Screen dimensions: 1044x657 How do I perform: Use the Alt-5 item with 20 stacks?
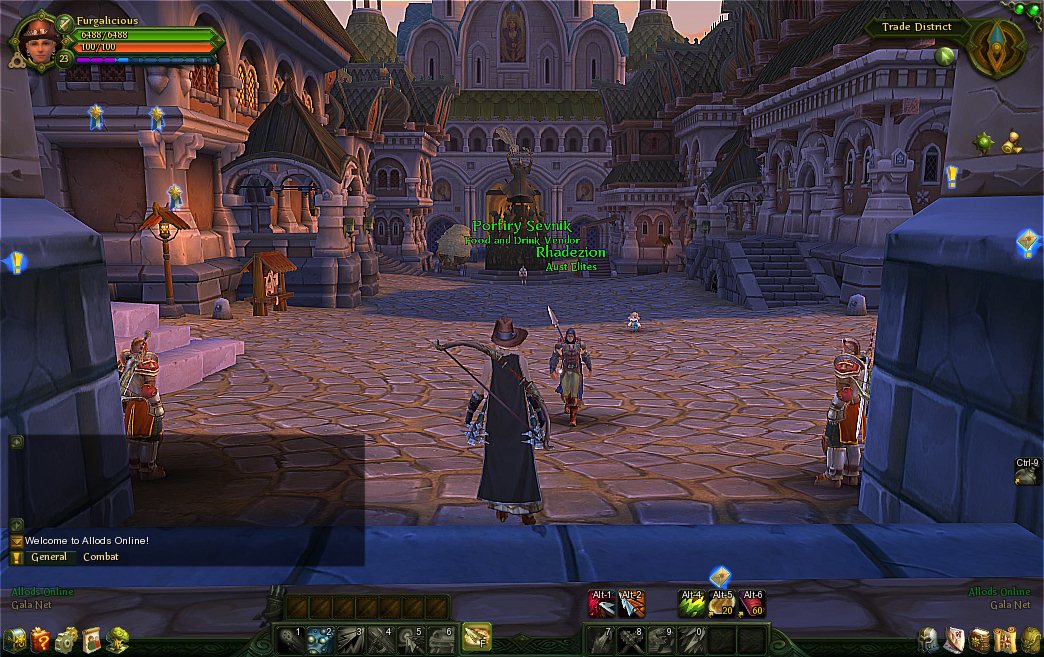point(722,604)
